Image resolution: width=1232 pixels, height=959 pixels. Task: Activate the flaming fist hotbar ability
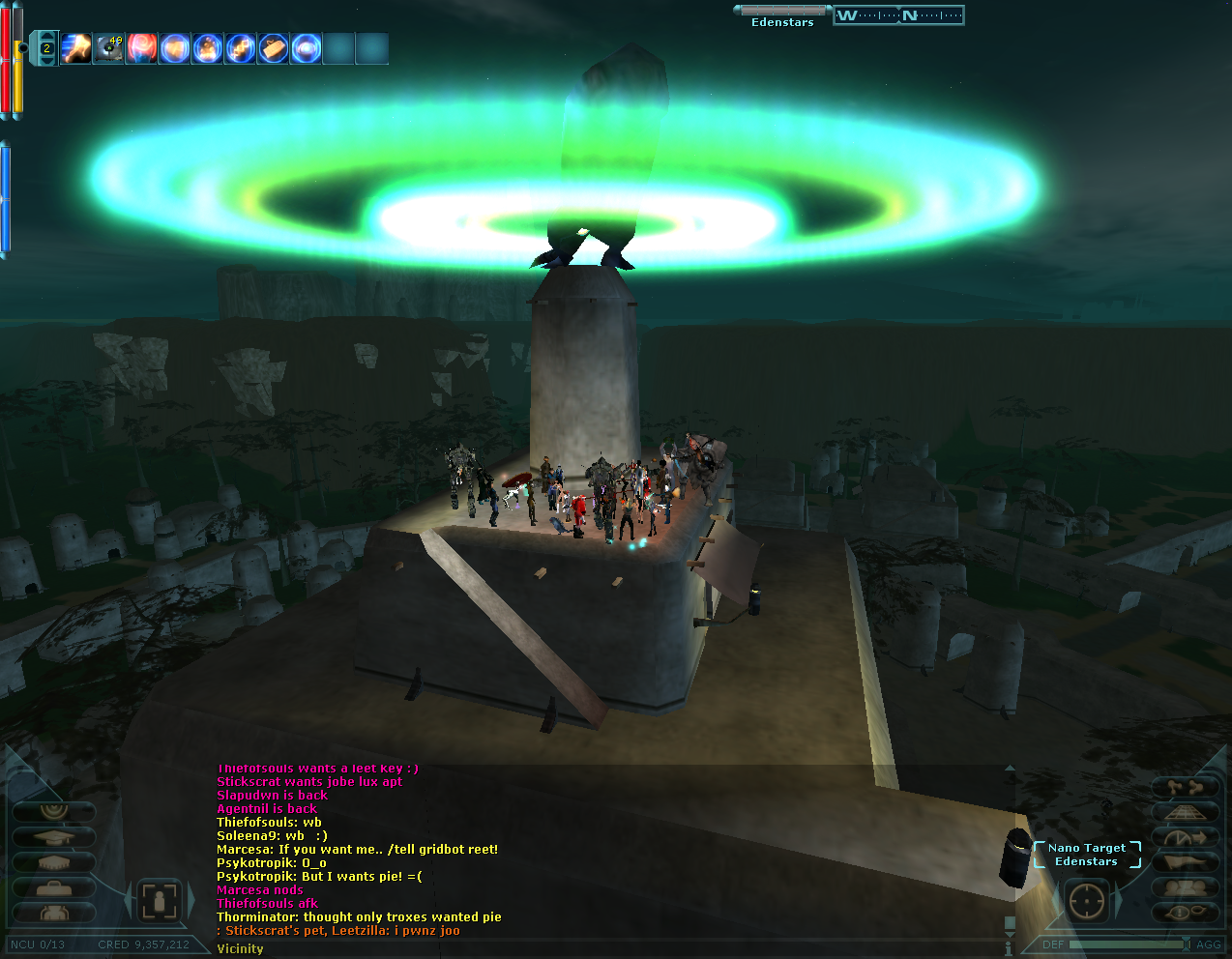pyautogui.click(x=75, y=47)
